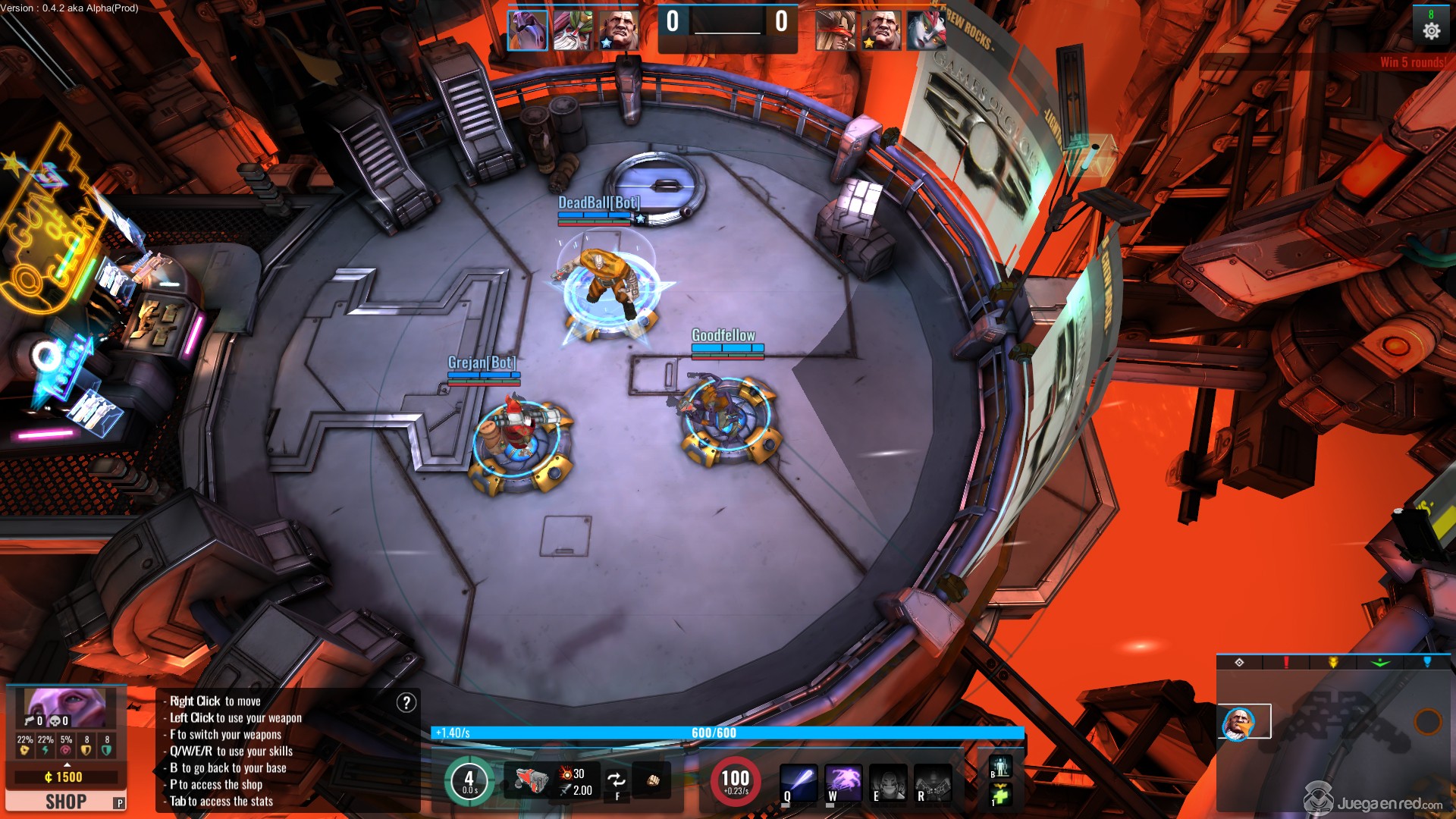This screenshot has height=819, width=1456.
Task: Use the green cross heal item
Action: (x=1000, y=795)
